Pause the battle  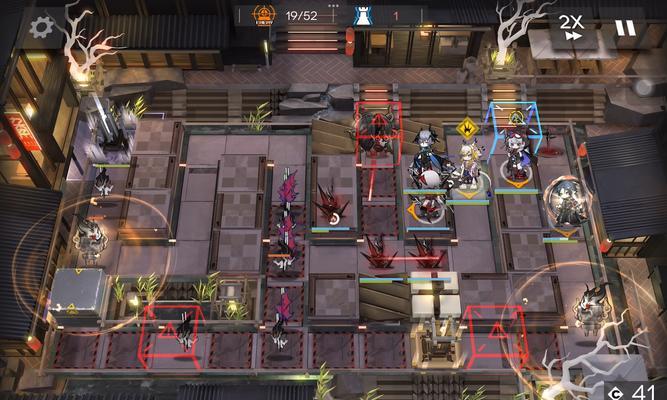click(x=625, y=27)
